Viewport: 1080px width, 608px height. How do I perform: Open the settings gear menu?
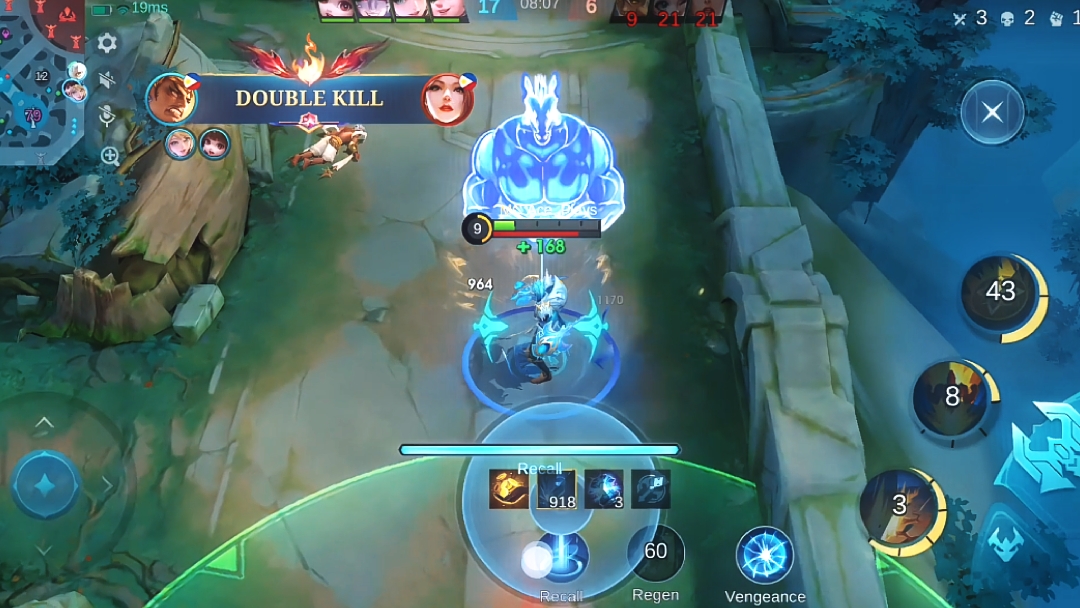pos(107,43)
